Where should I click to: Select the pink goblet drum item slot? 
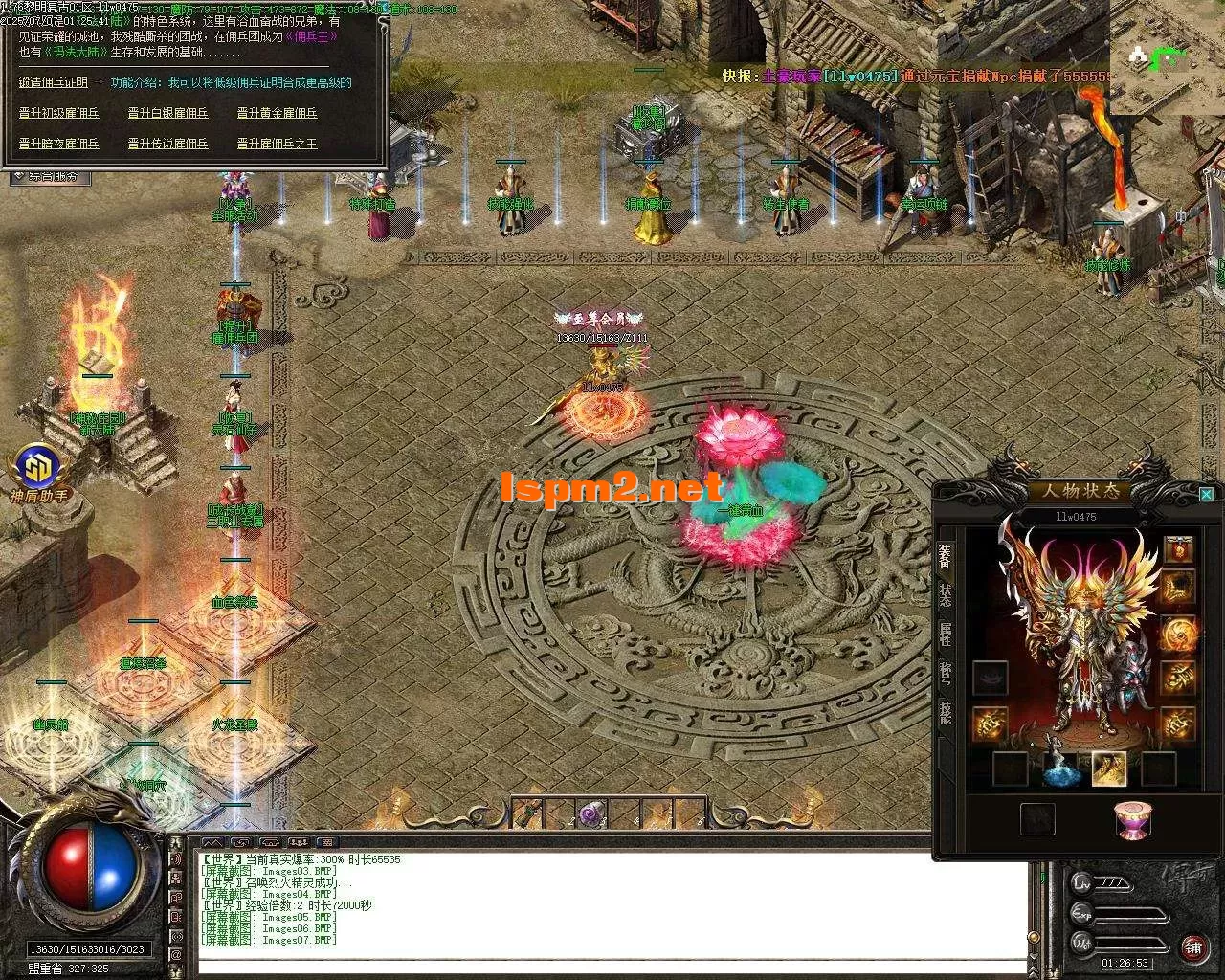pyautogui.click(x=1133, y=820)
